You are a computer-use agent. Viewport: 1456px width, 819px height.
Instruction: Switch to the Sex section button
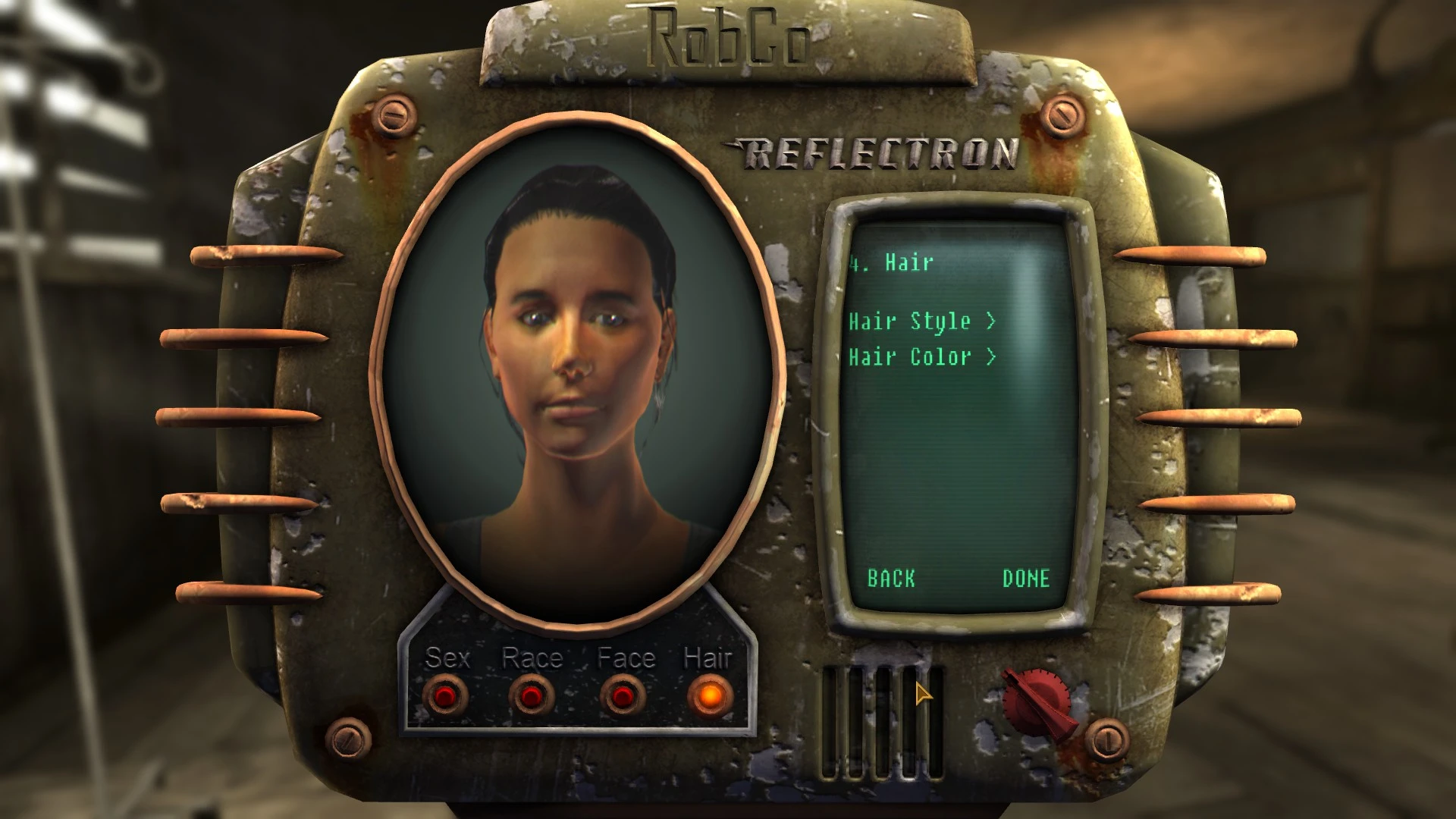pos(446,695)
